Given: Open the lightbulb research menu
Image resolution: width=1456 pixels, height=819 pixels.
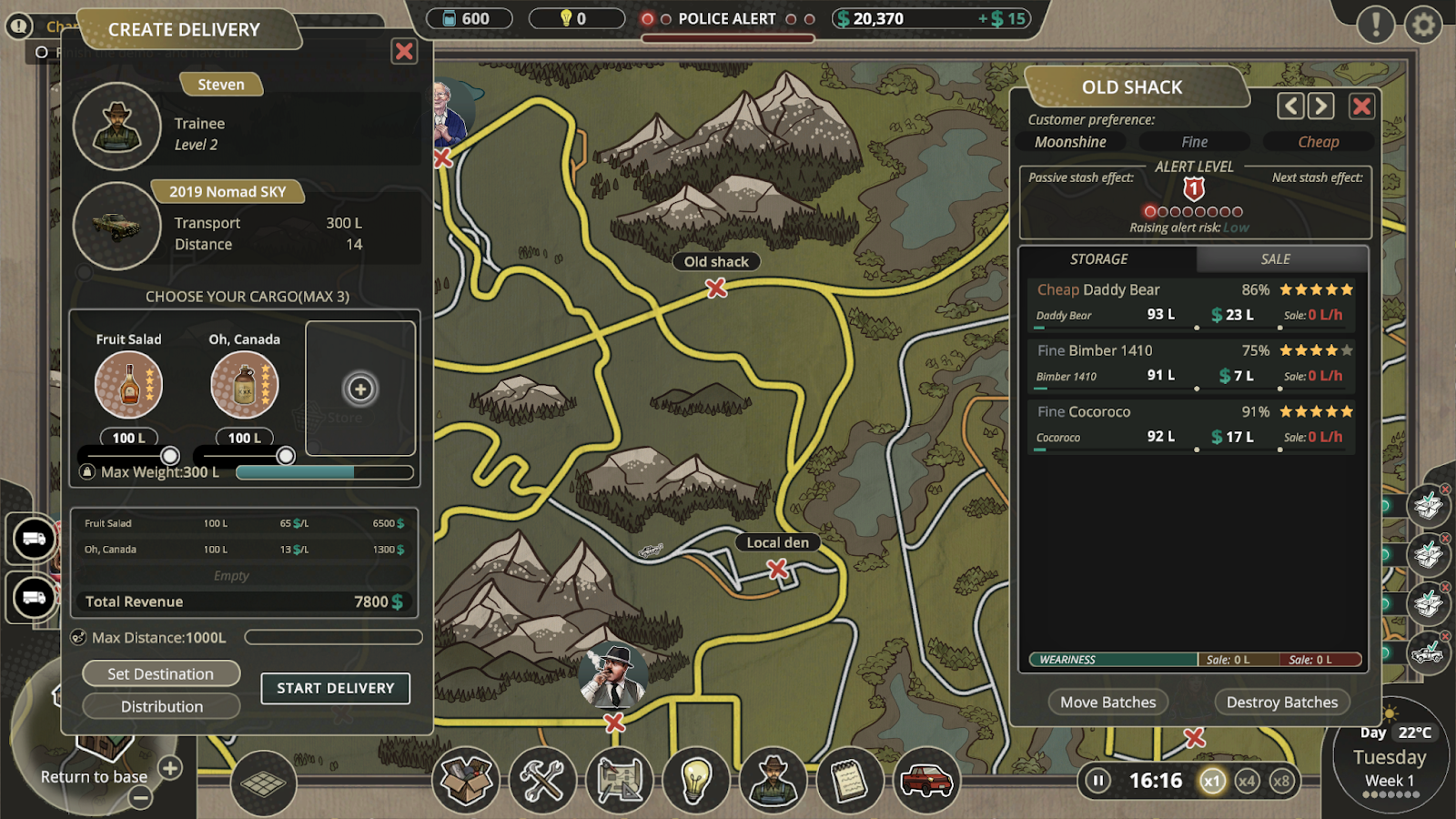Looking at the screenshot, I should coord(696,781).
